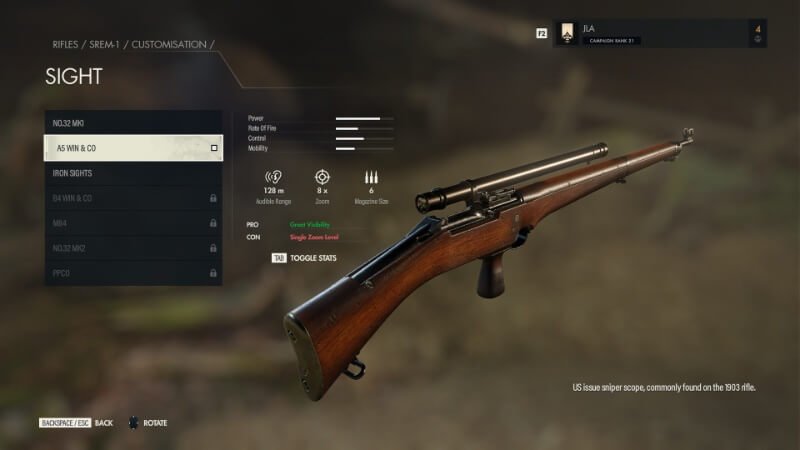This screenshot has width=800, height=450.
Task: Select the NO.32 MKI sight
Action: click(x=132, y=123)
